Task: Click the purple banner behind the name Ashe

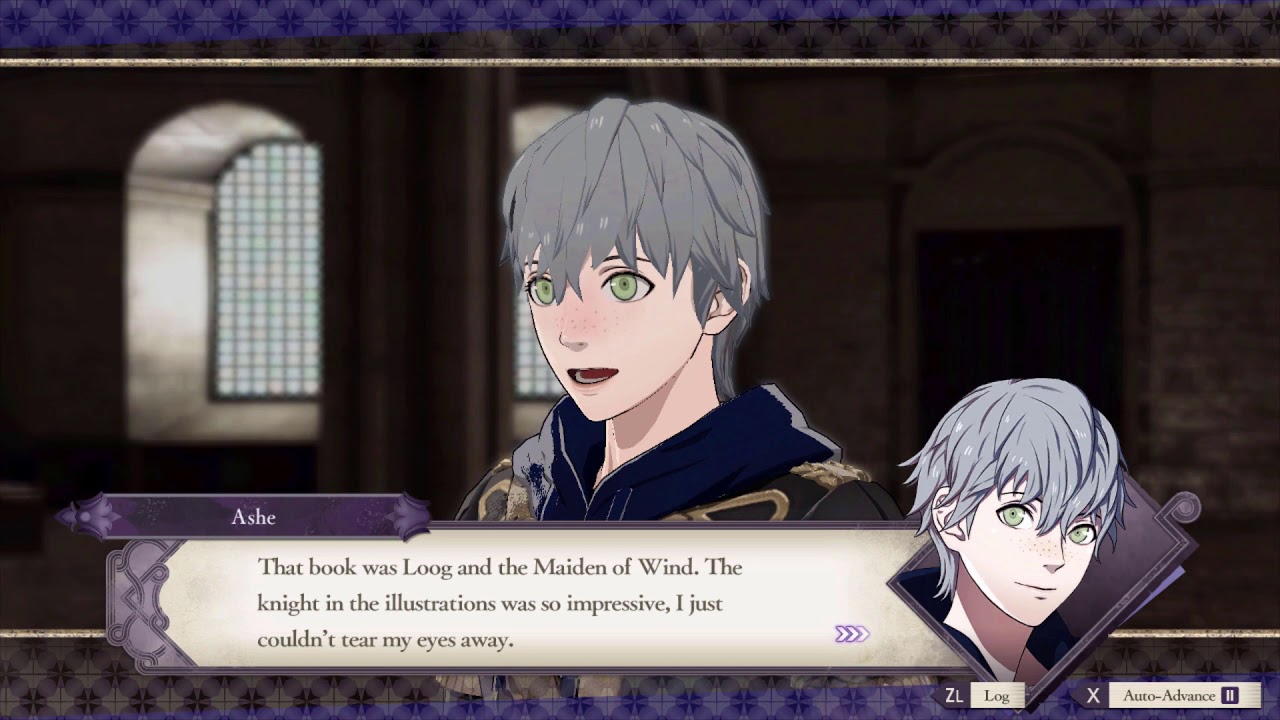Action: 255,517
